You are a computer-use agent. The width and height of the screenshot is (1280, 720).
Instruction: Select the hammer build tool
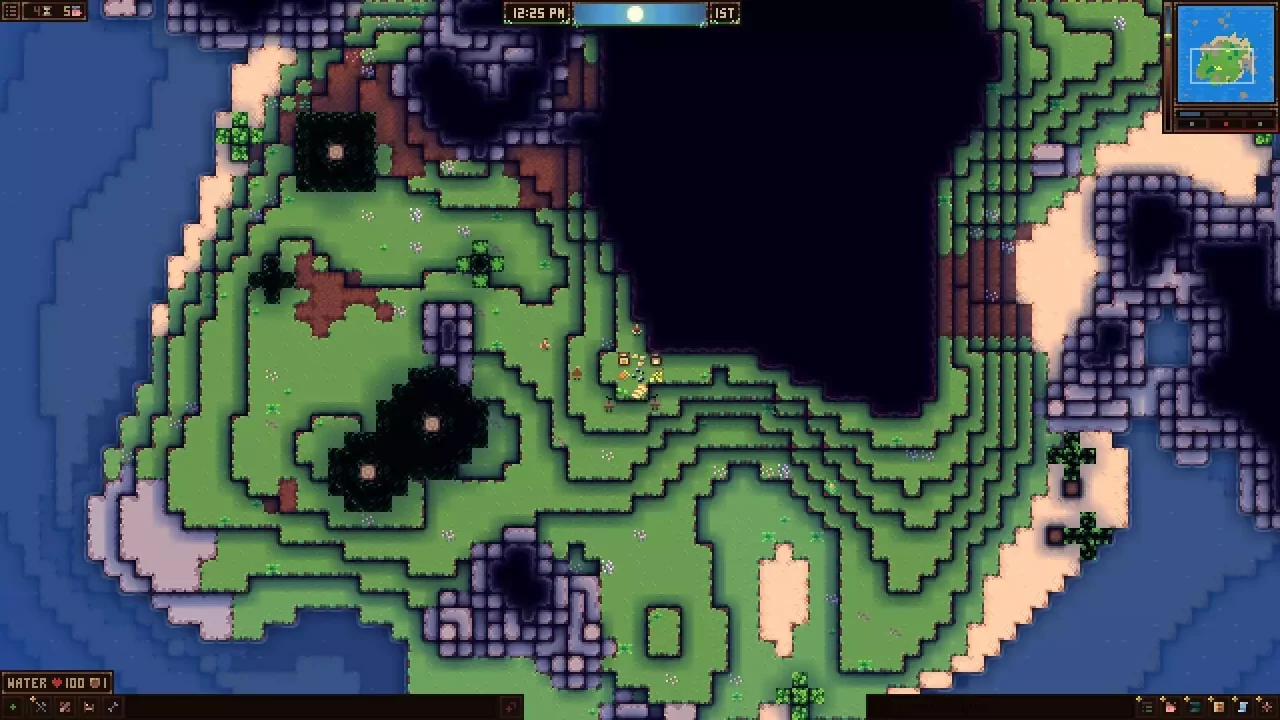click(x=88, y=707)
